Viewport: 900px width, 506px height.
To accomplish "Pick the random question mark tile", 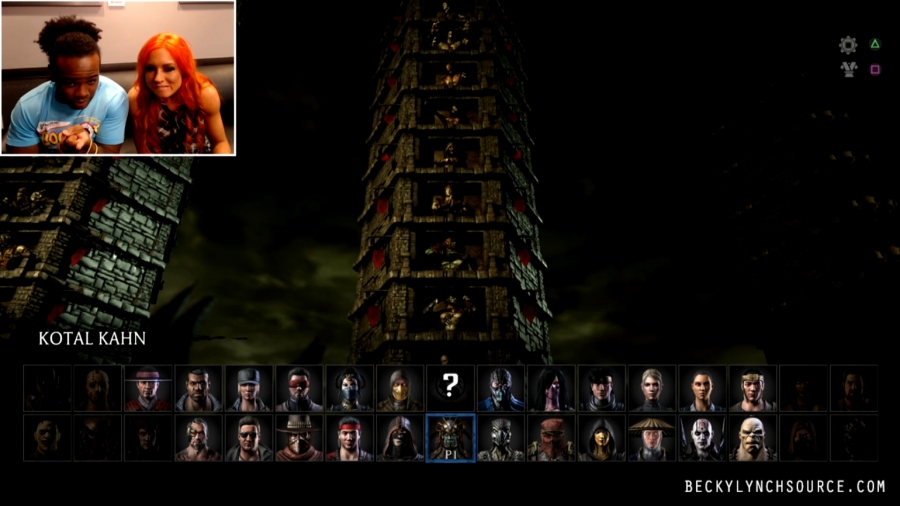I will pos(451,389).
